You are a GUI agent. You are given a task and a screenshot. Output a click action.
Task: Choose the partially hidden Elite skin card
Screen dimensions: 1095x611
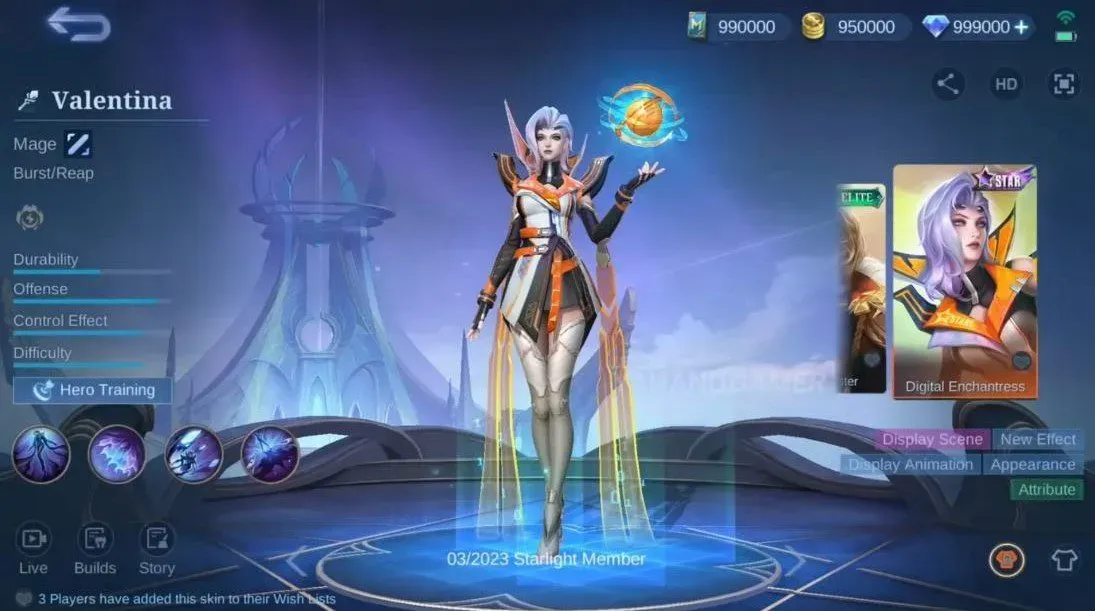[861, 287]
